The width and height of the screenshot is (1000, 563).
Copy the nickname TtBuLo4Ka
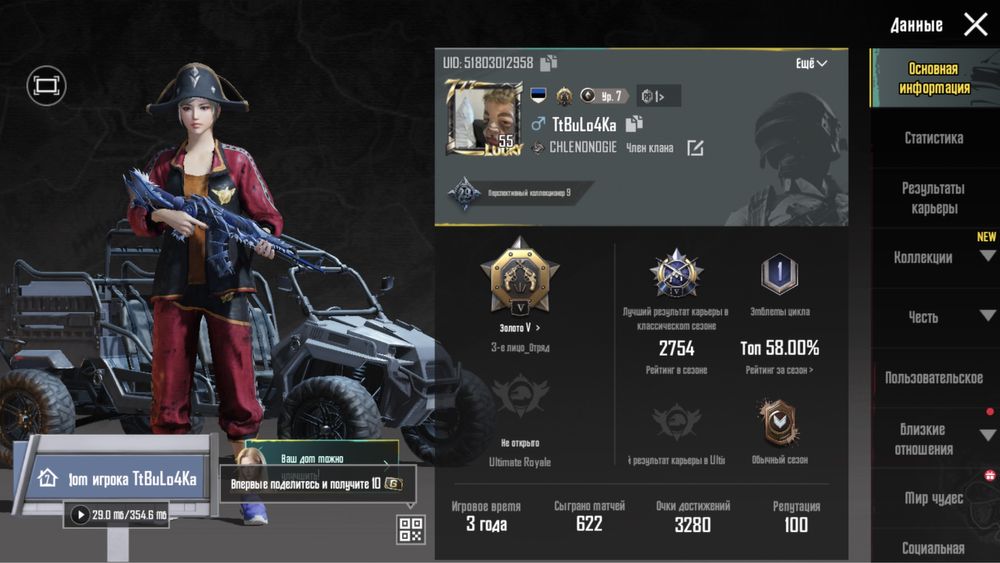pos(633,124)
